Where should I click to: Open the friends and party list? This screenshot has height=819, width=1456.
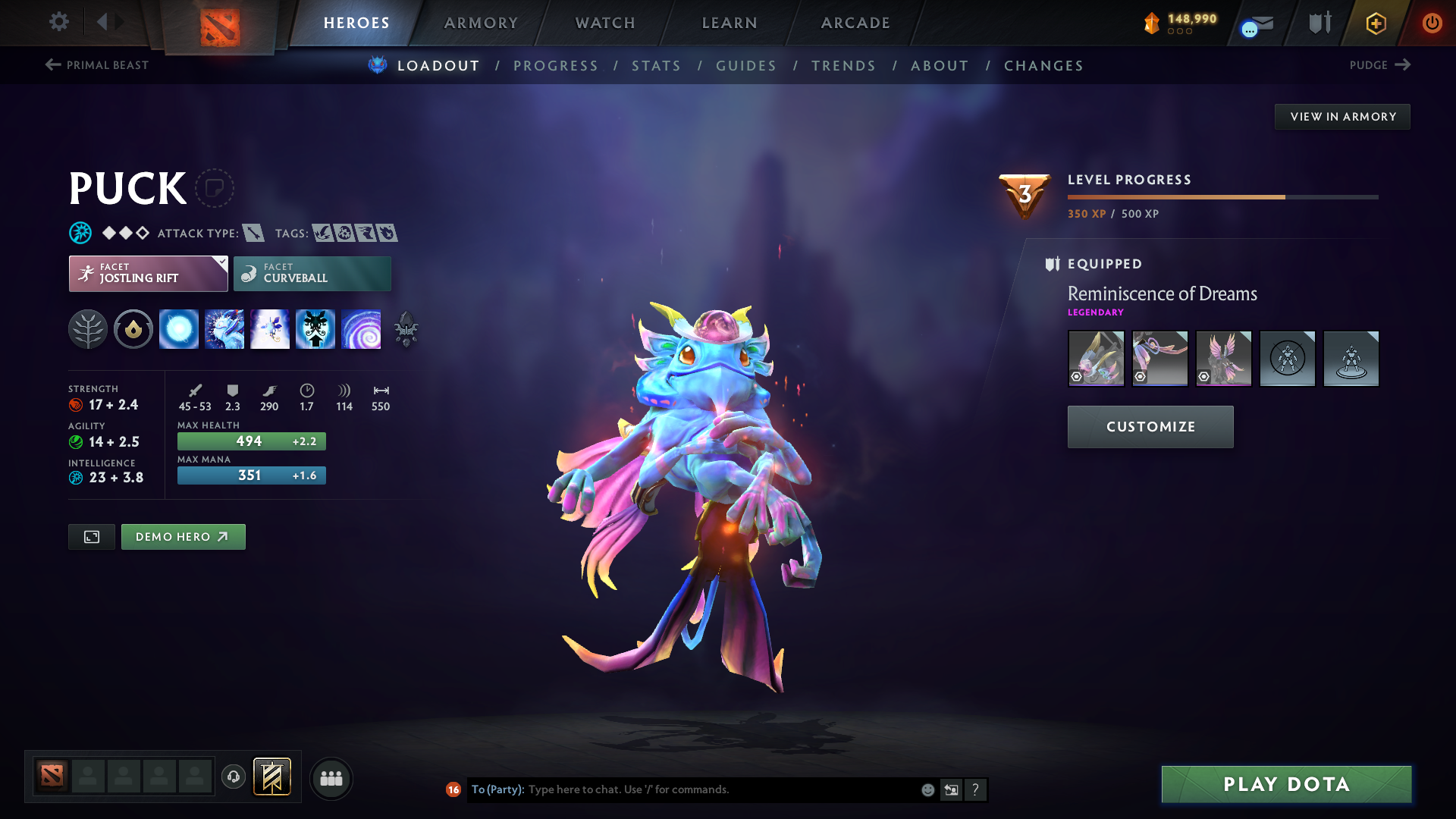331,778
